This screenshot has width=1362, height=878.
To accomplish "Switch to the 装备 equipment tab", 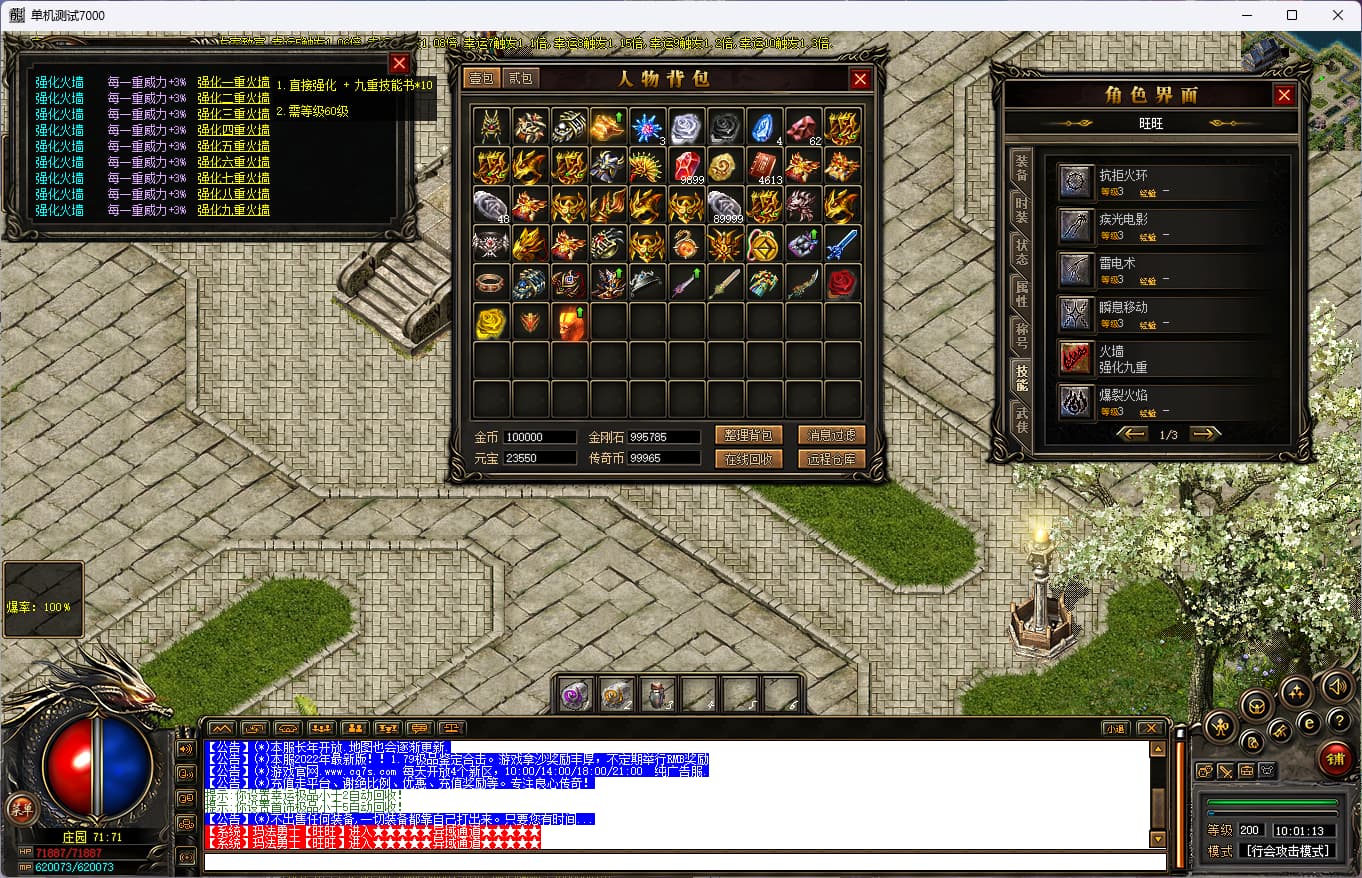I will click(1021, 167).
